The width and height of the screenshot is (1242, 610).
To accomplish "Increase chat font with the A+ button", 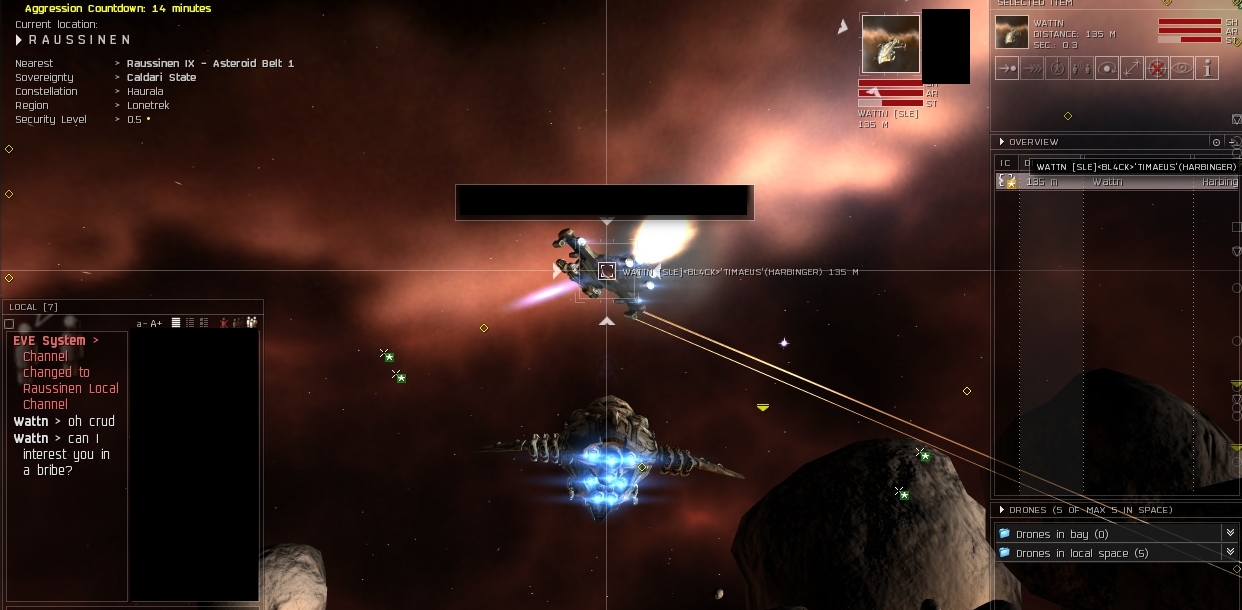I will [x=156, y=323].
